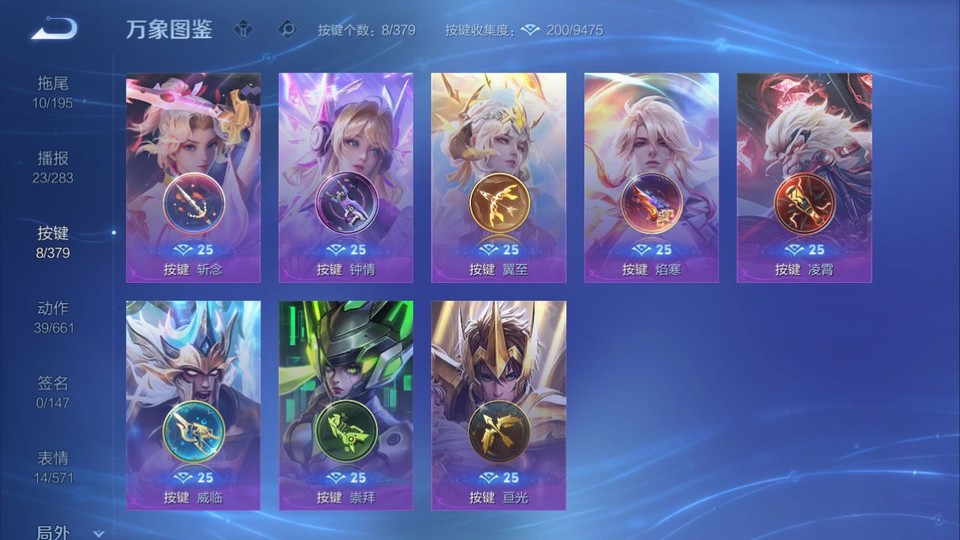Select the 斩念 button skin card
This screenshot has width=960, height=540.
[x=193, y=178]
